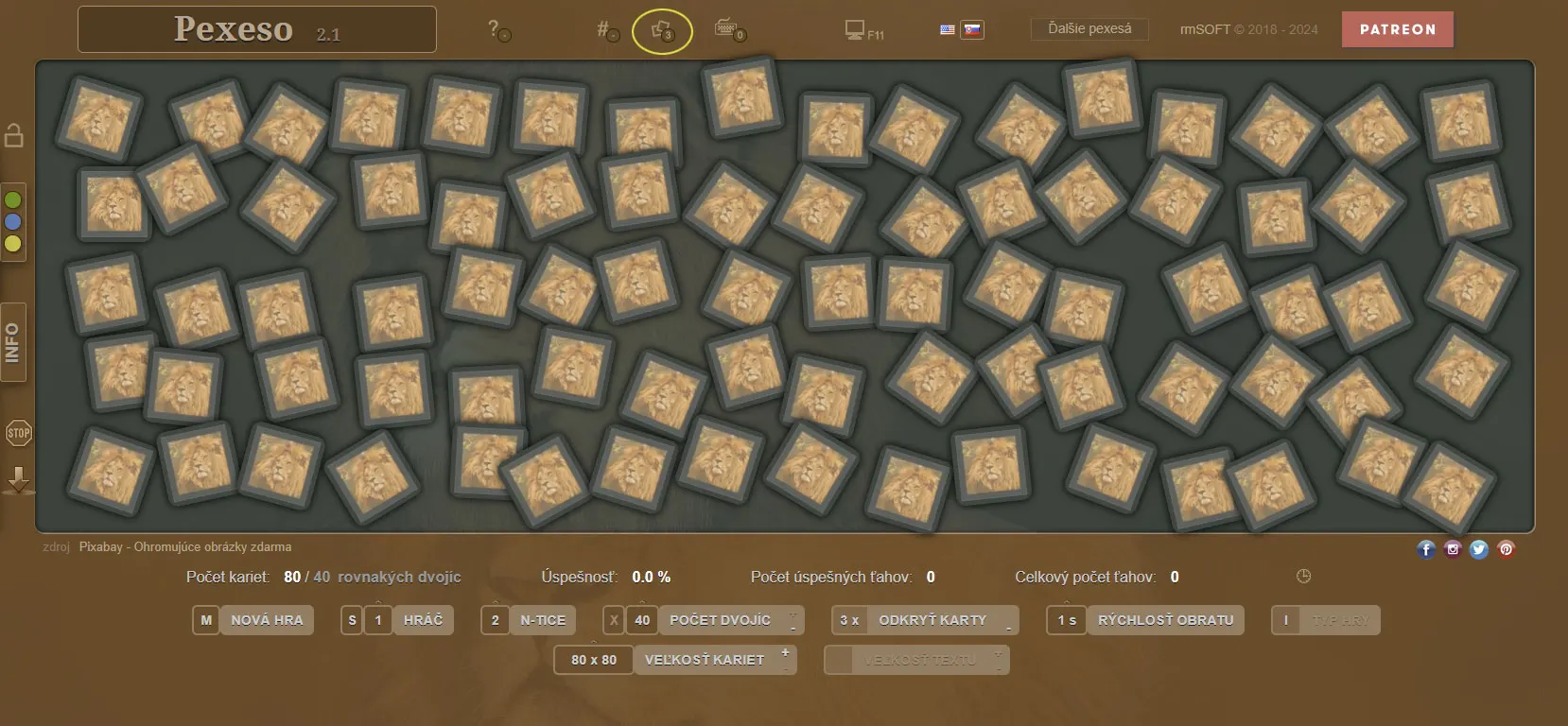Share via the Facebook icon
The height and width of the screenshot is (726, 1568).
click(x=1426, y=549)
